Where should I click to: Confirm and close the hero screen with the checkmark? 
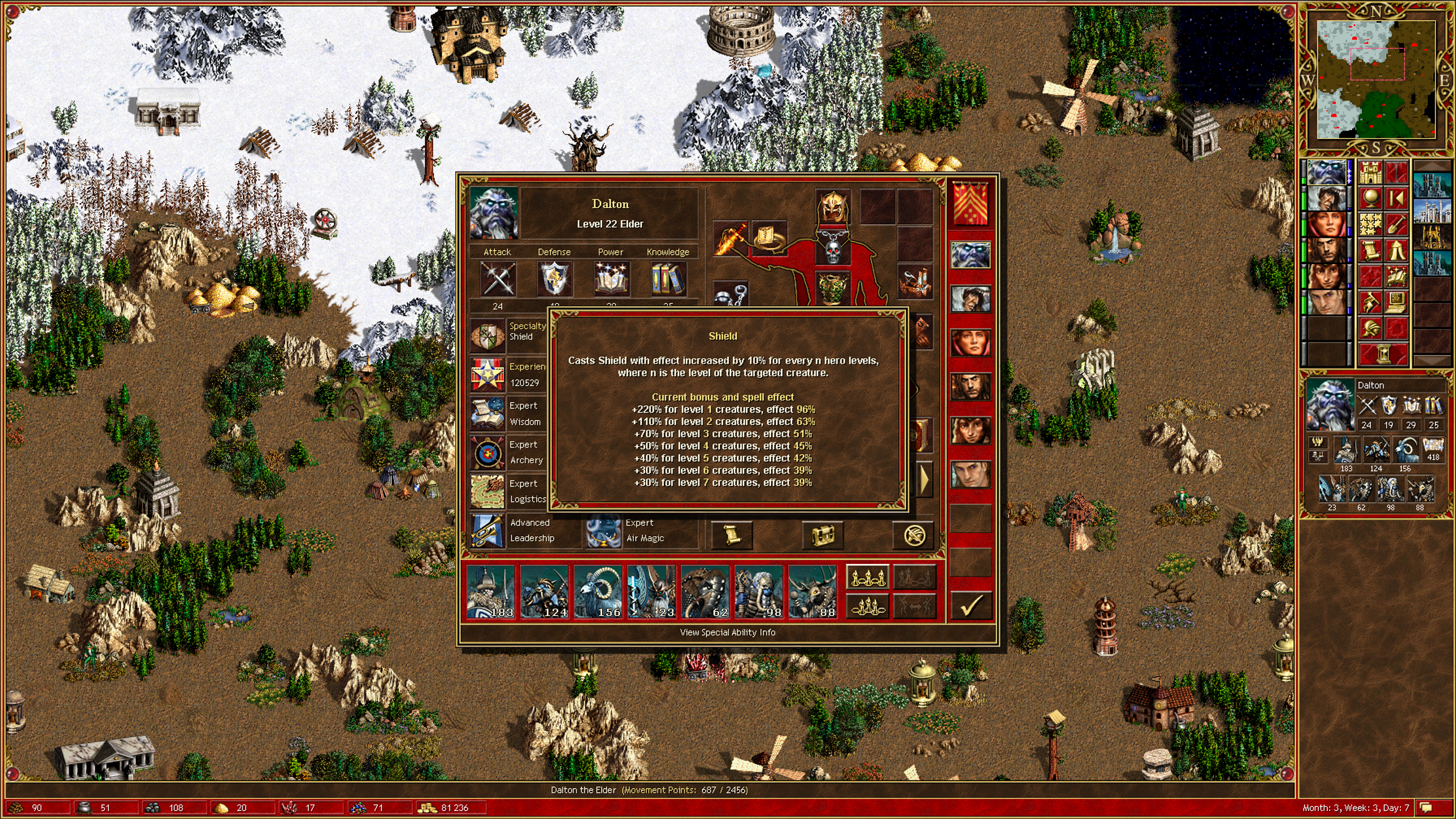point(971,605)
